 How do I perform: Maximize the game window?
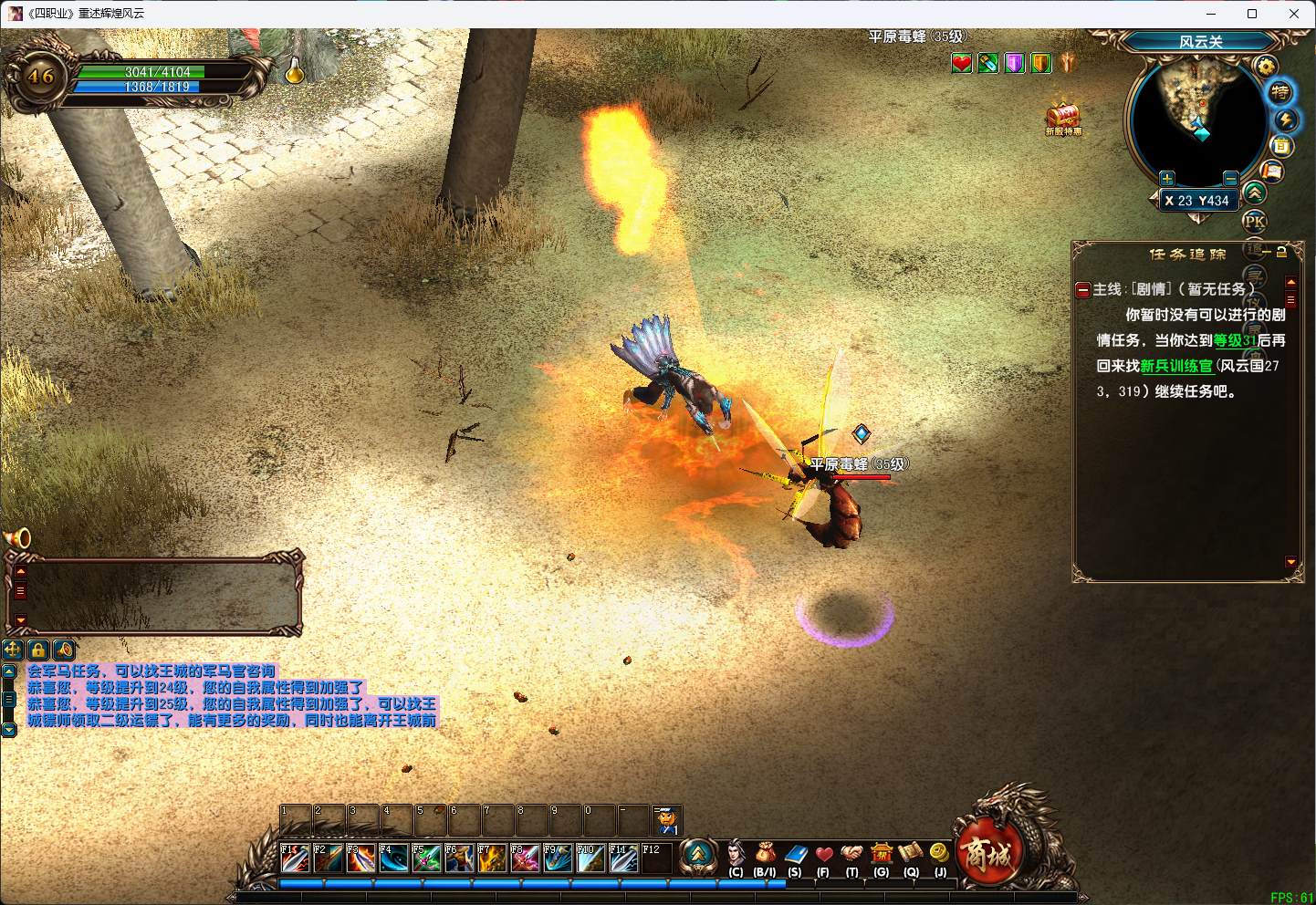(x=1252, y=14)
